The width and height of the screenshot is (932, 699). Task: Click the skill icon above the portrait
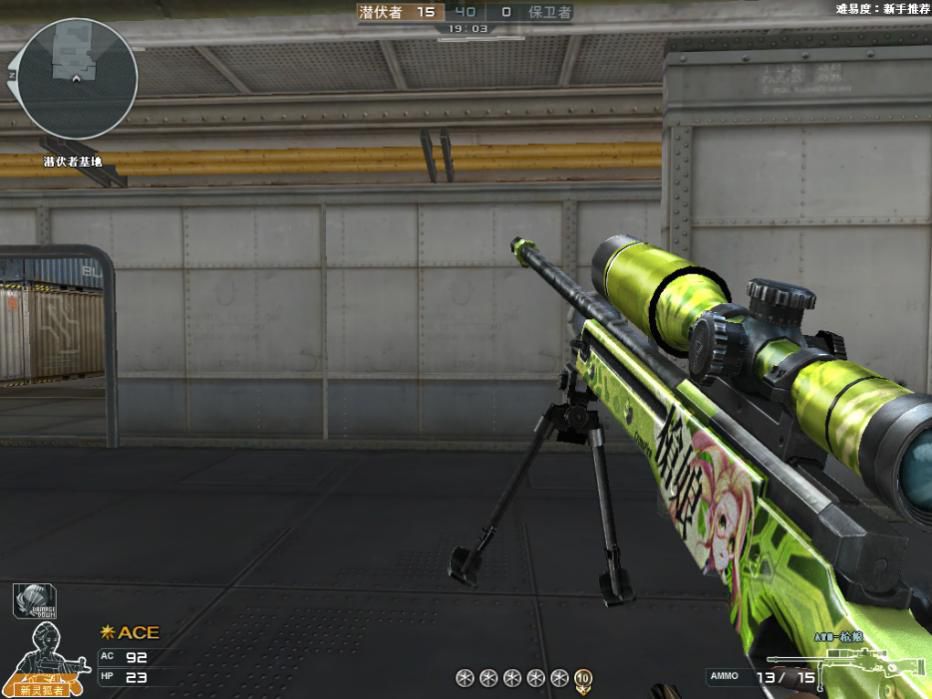34,600
